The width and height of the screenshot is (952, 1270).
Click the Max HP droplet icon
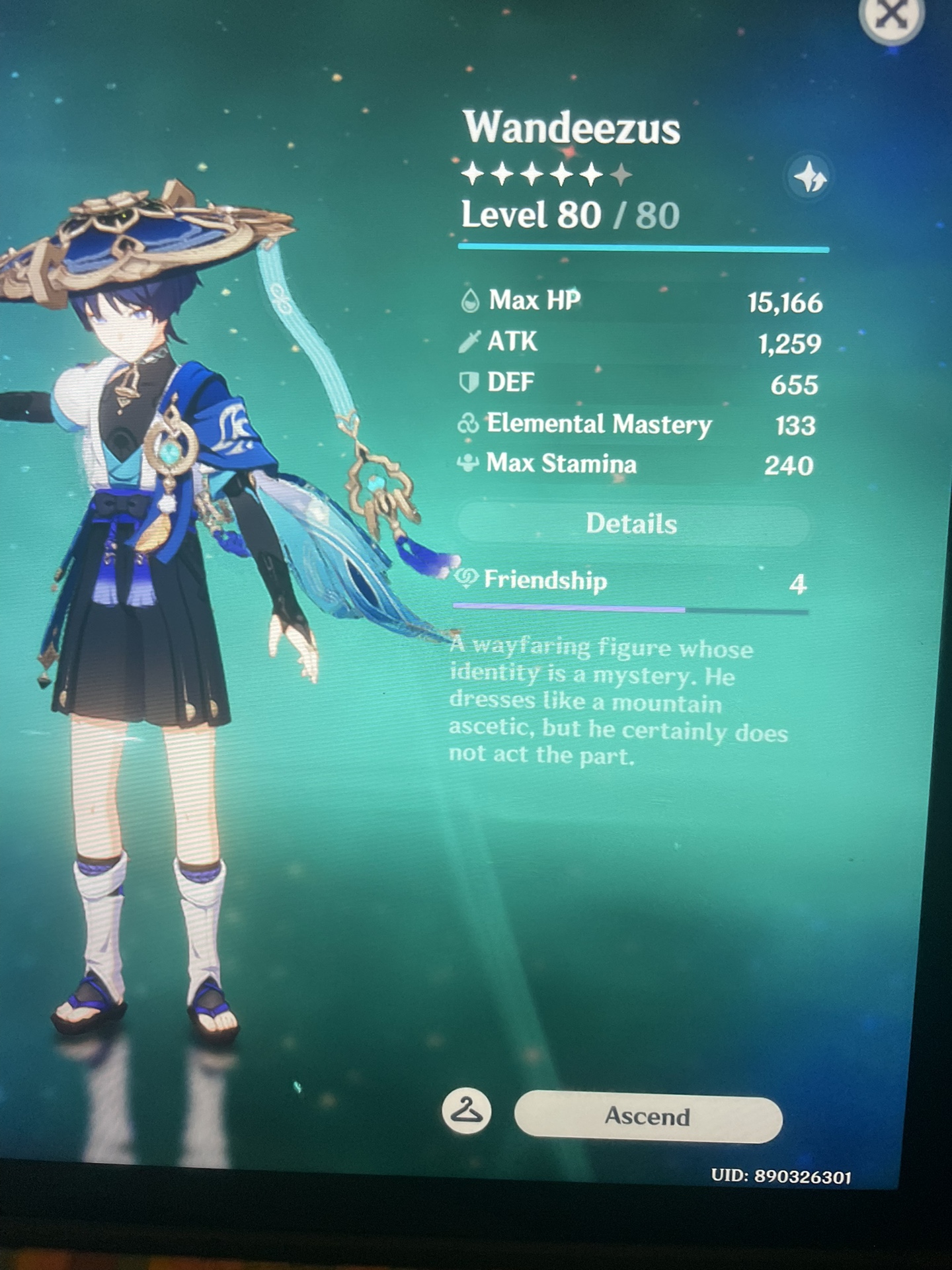click(471, 302)
